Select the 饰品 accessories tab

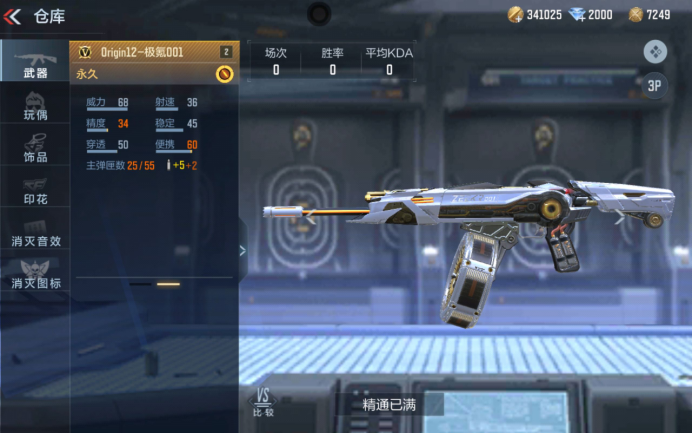35,149
